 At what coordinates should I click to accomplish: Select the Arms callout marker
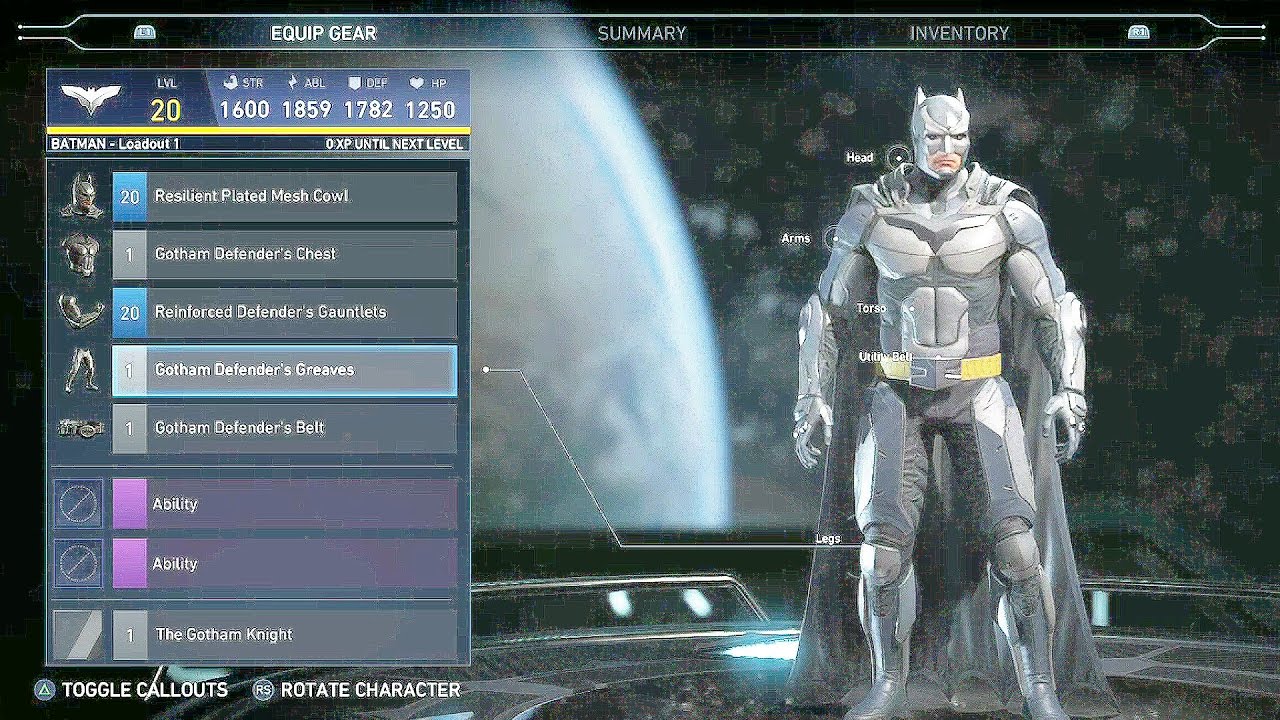point(832,238)
